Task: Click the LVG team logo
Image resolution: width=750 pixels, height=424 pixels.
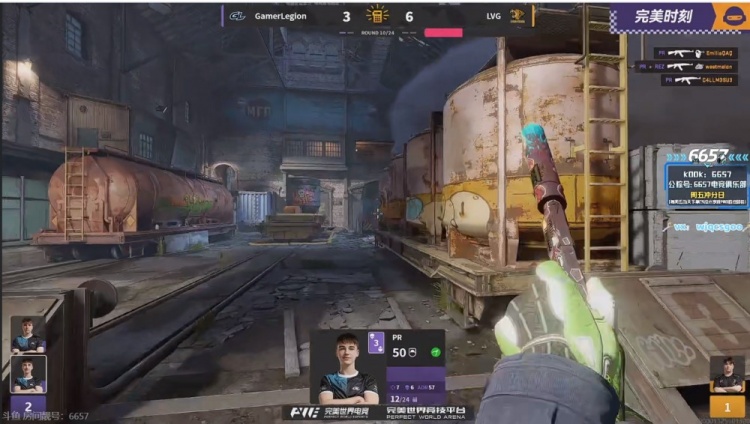Action: [518, 16]
